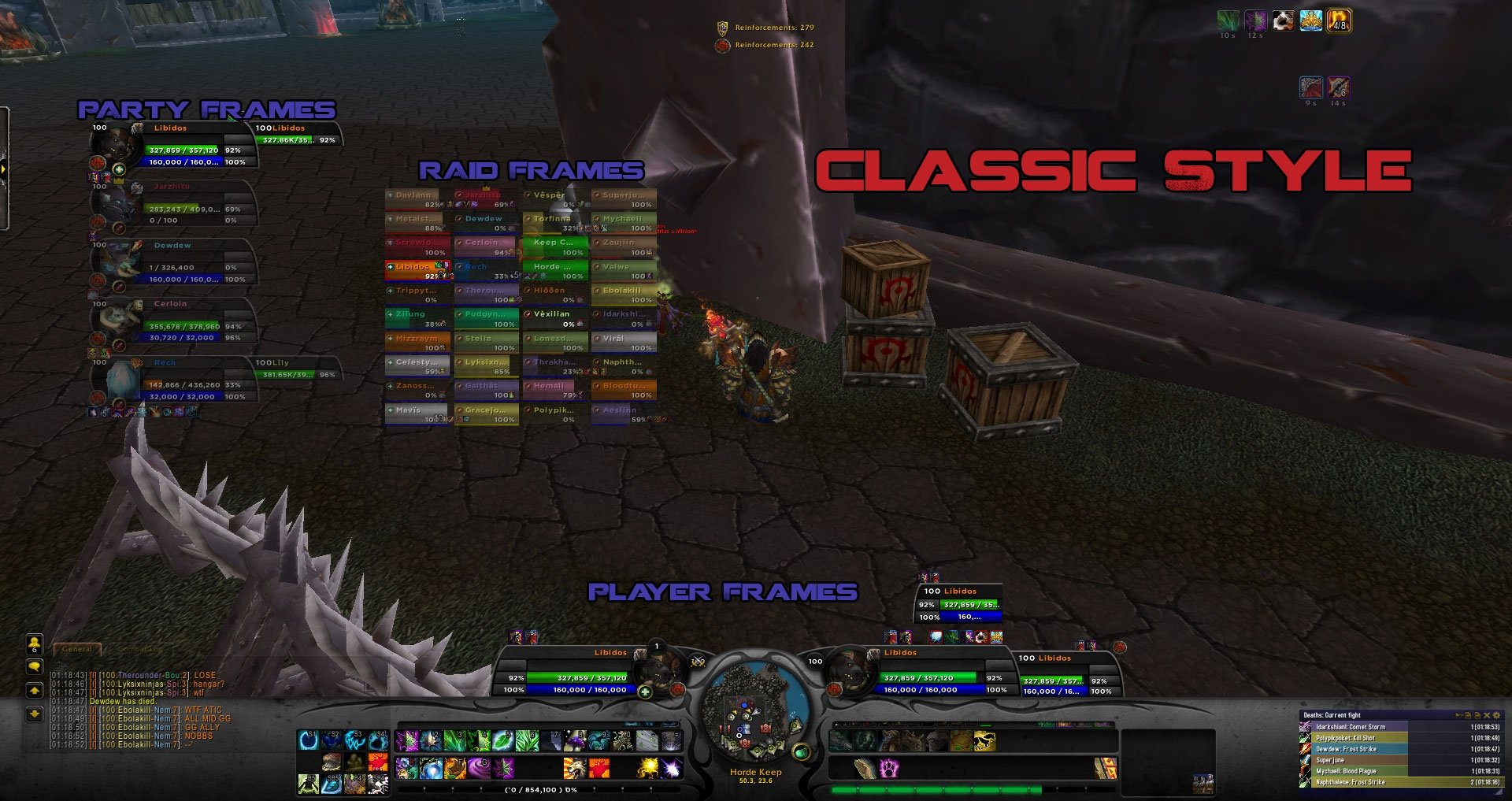
Task: Activate the green leaf spell in slot 5
Action: [x=502, y=740]
